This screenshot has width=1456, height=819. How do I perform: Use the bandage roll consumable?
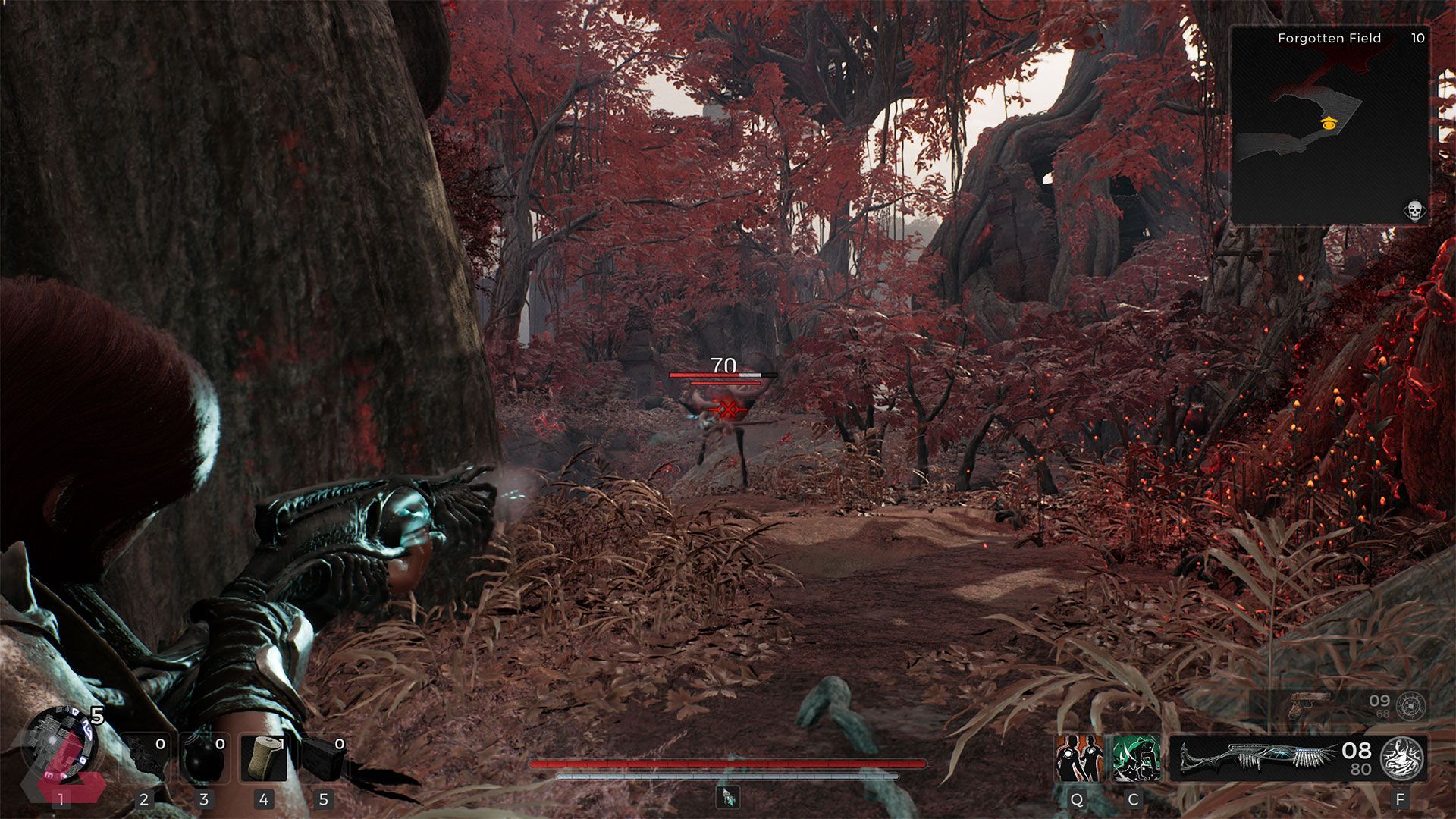click(264, 759)
